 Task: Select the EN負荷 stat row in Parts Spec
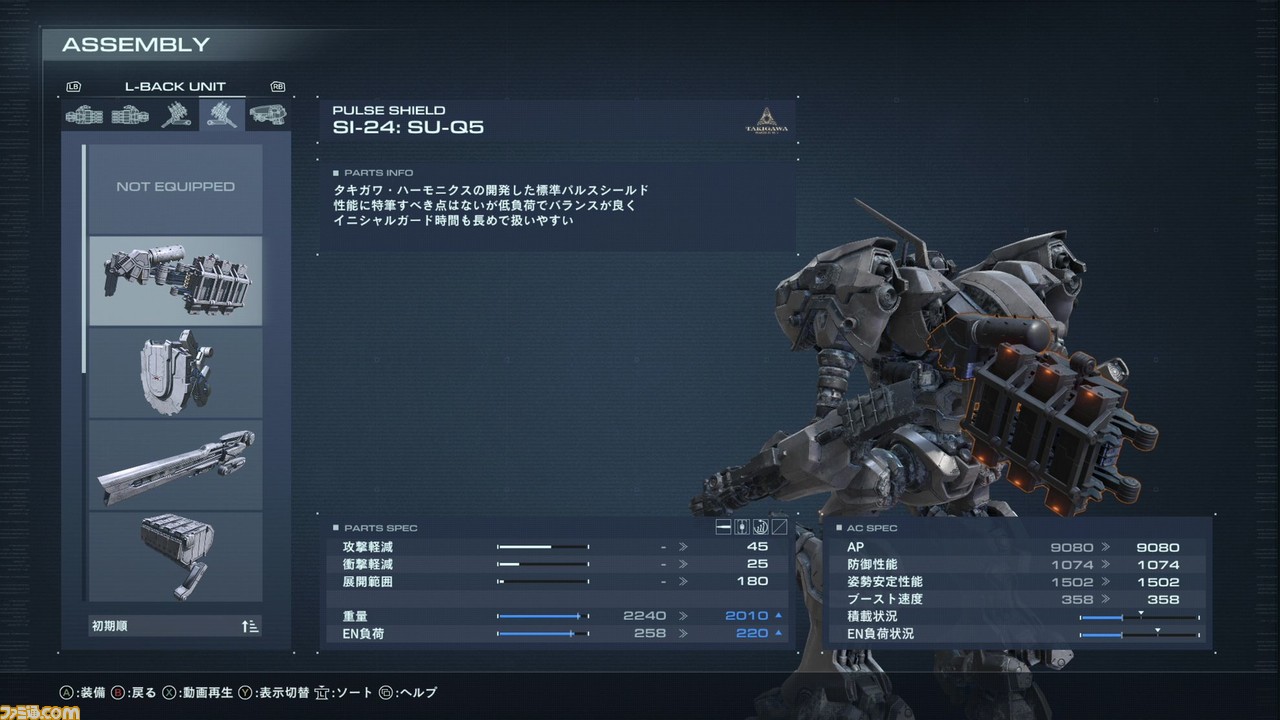pyautogui.click(x=553, y=633)
